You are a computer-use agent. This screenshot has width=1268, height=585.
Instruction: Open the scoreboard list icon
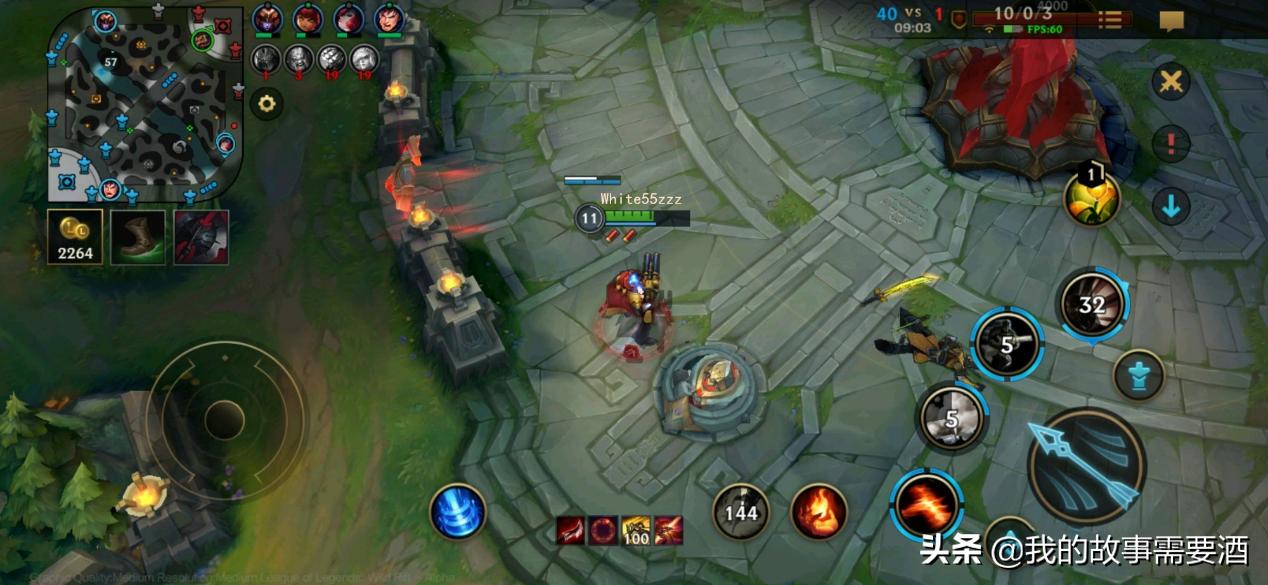pyautogui.click(x=1110, y=20)
